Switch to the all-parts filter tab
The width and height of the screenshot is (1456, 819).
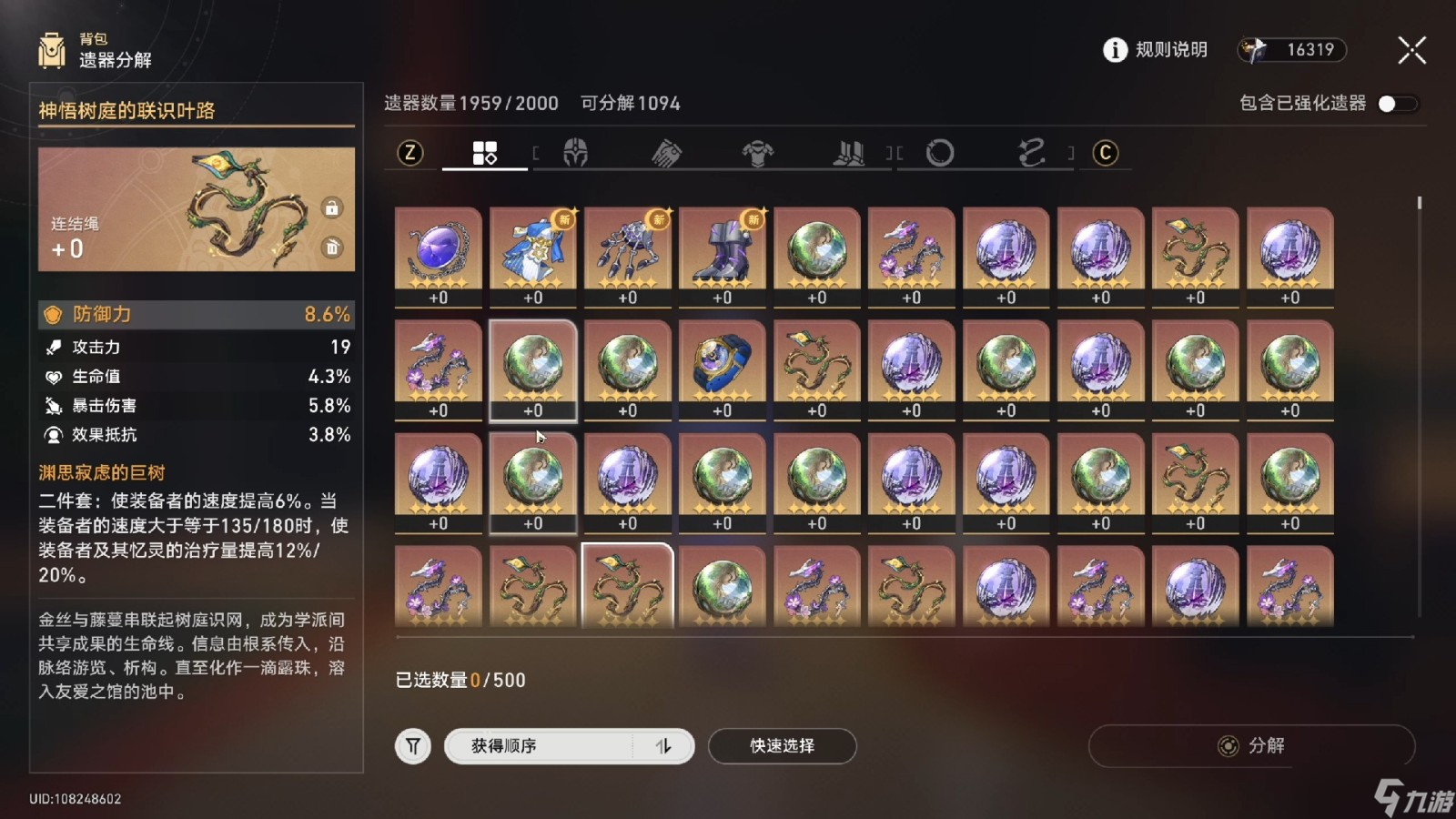point(485,153)
